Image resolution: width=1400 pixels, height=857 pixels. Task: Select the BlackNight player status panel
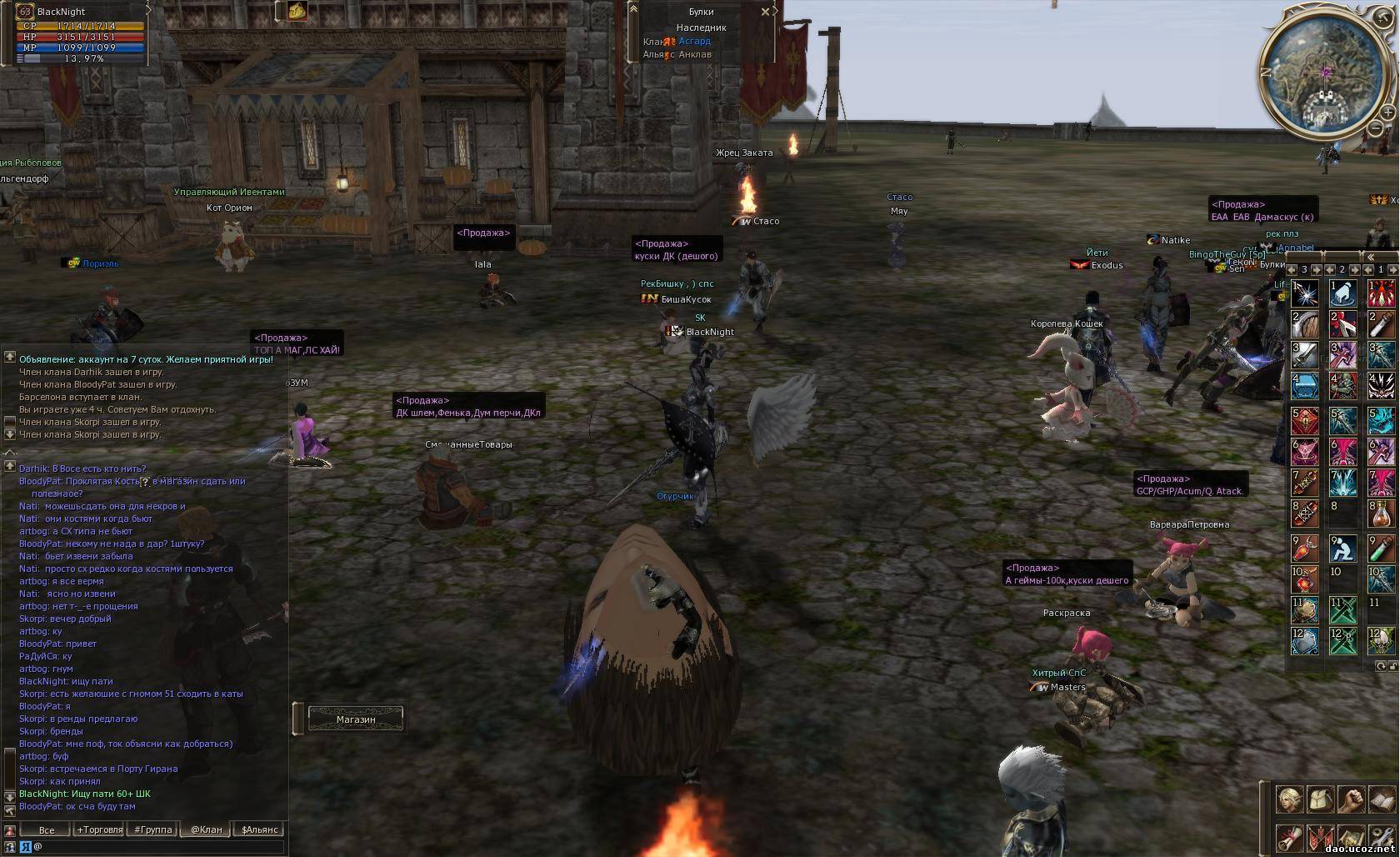coord(79,33)
